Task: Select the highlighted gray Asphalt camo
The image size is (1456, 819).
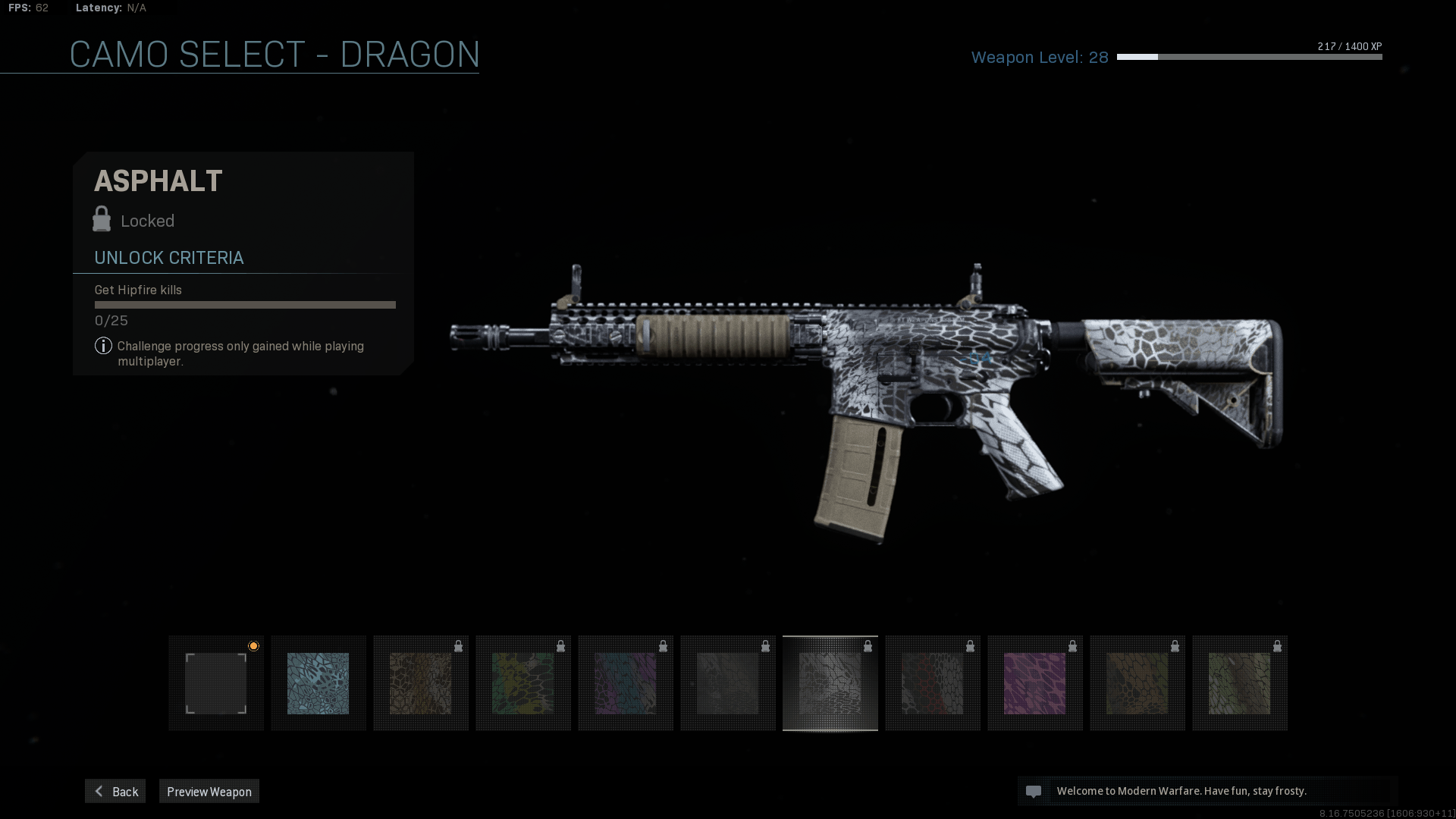Action: click(x=830, y=683)
